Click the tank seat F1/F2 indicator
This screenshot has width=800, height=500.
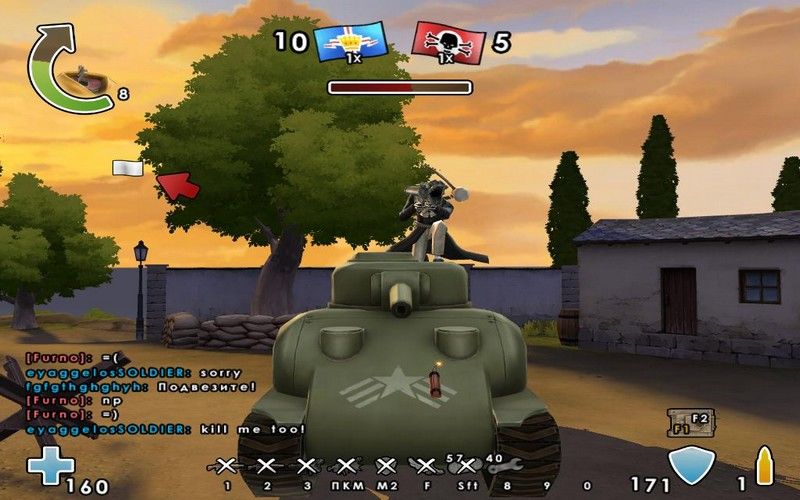coord(689,422)
